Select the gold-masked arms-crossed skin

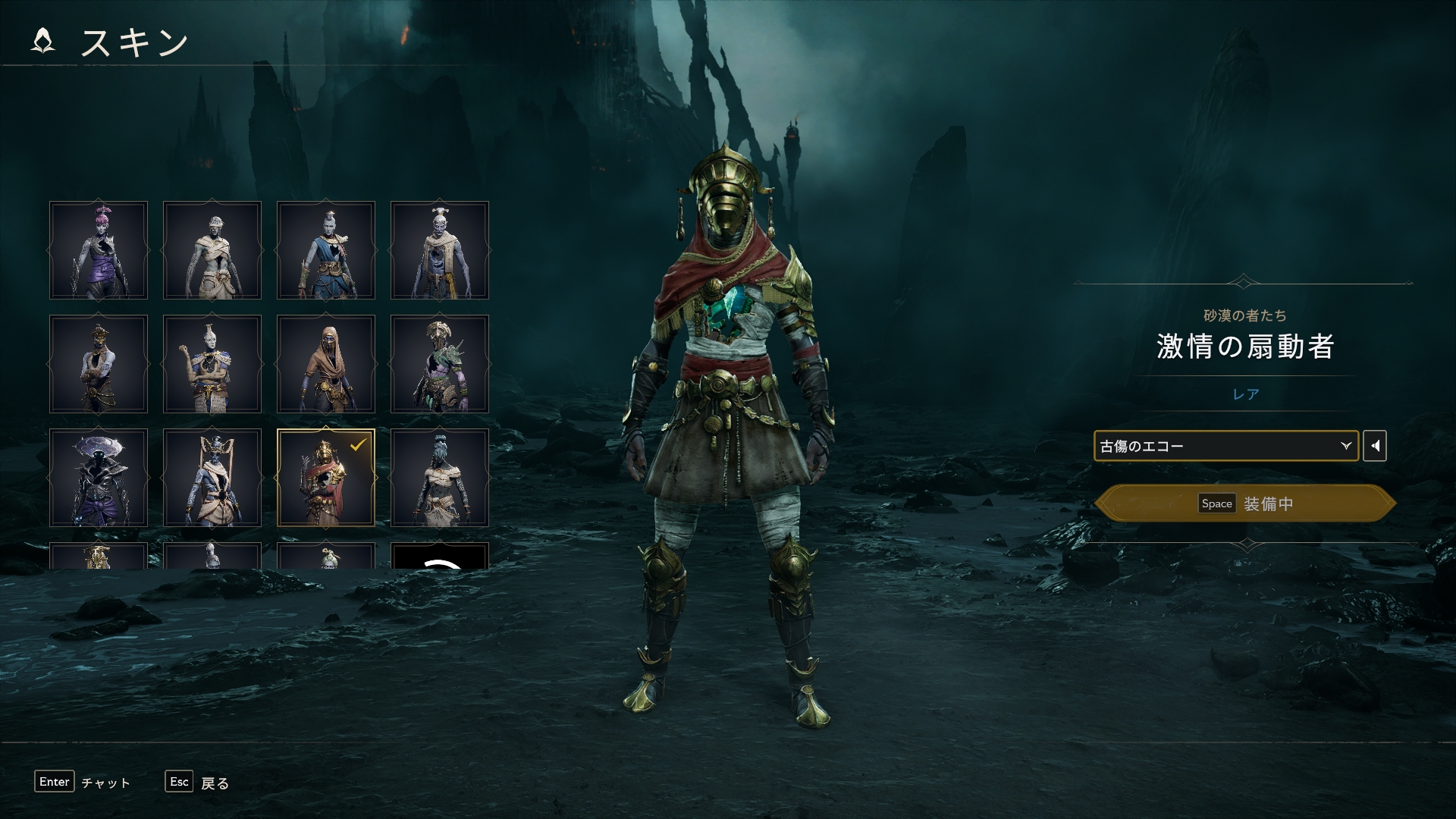99,364
